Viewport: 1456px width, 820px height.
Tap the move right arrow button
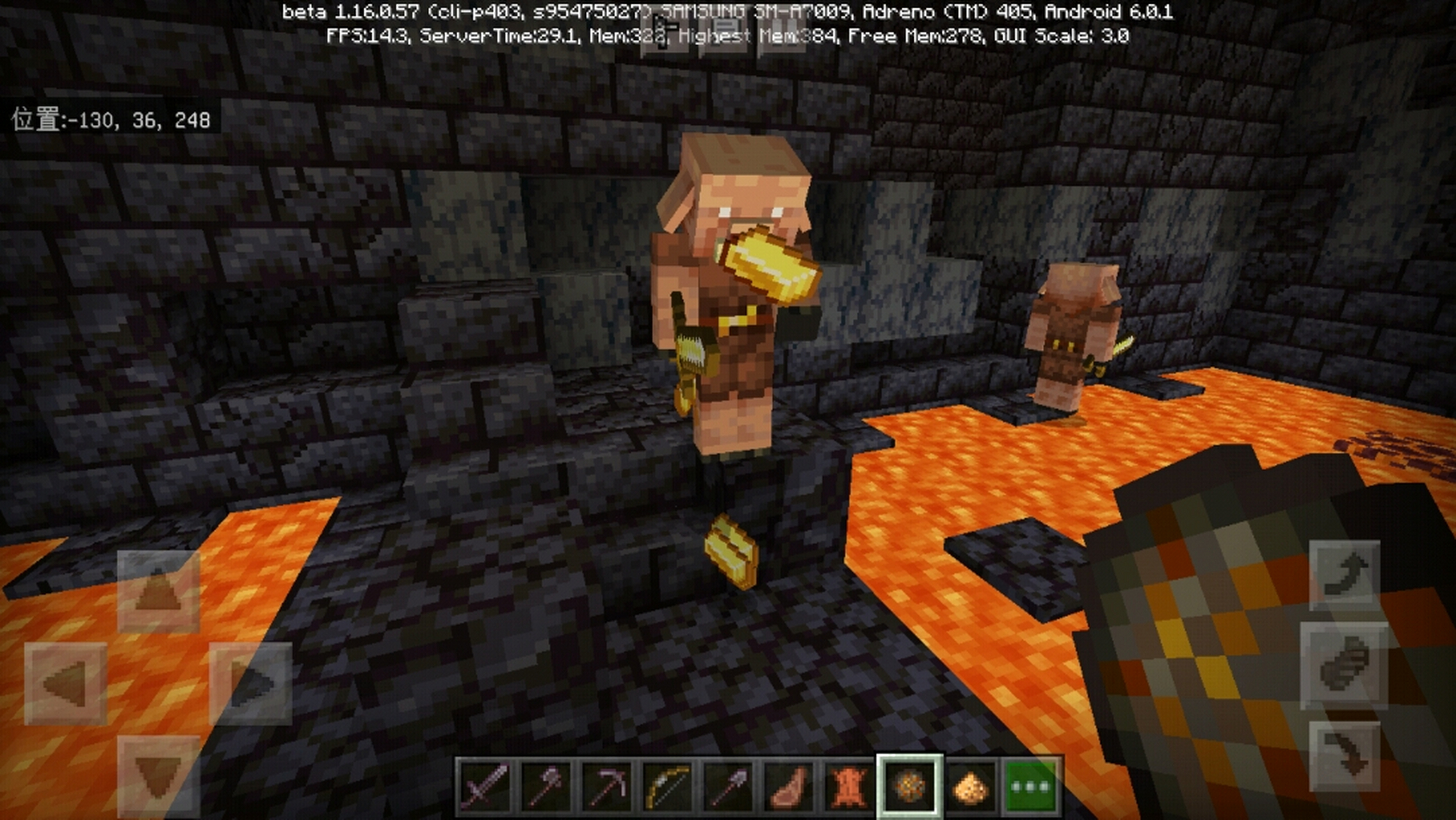[x=250, y=684]
